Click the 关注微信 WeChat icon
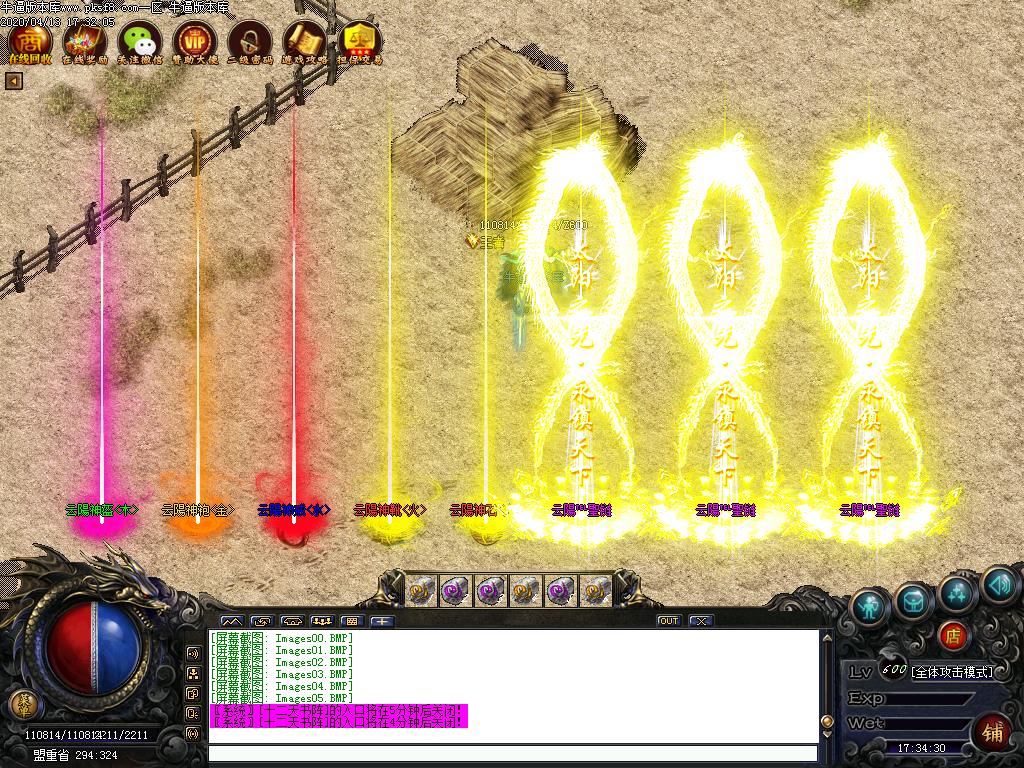 [x=140, y=41]
